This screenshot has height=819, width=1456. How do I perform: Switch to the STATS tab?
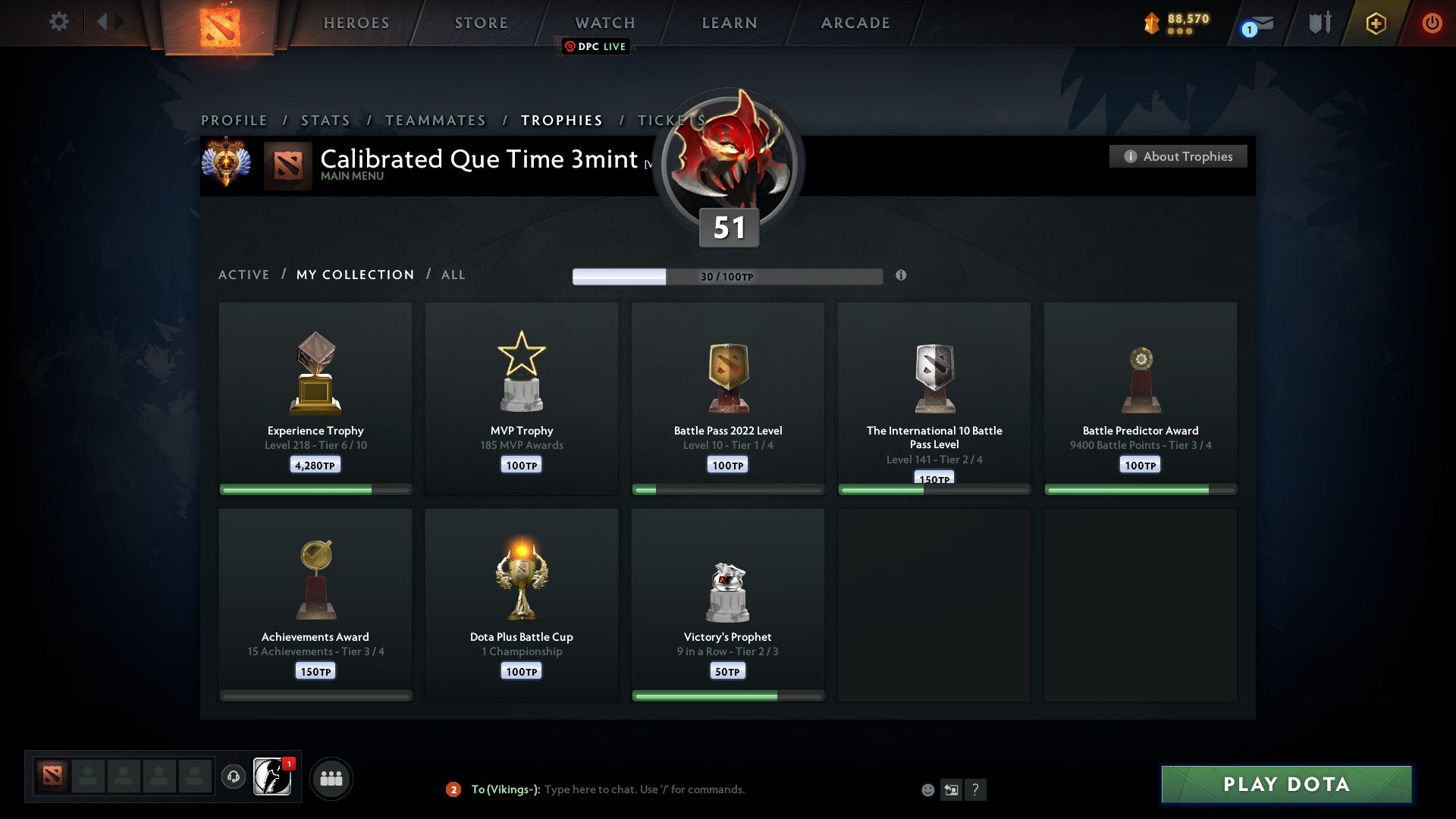325,120
